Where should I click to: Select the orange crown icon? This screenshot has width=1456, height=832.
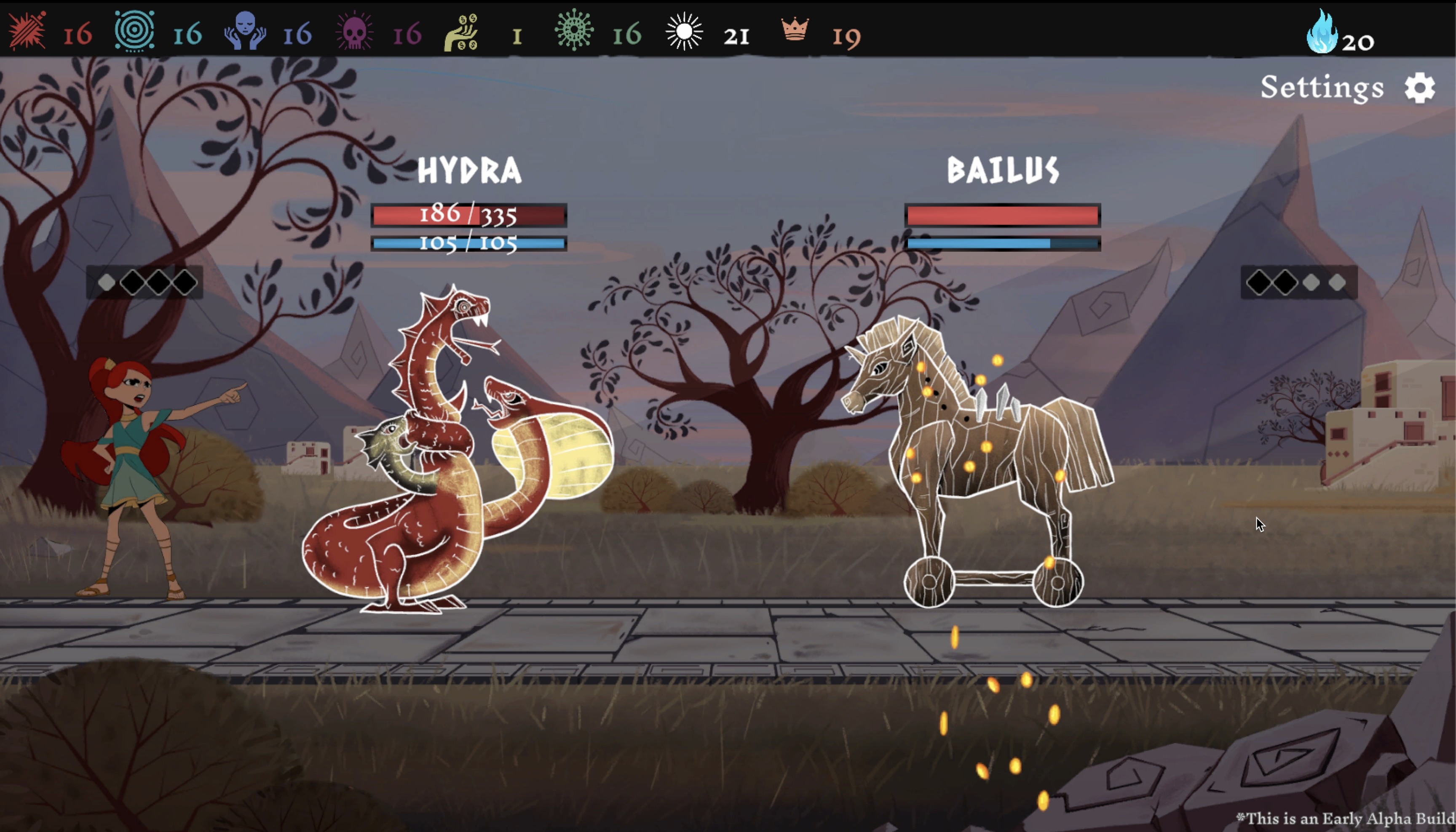(x=795, y=29)
